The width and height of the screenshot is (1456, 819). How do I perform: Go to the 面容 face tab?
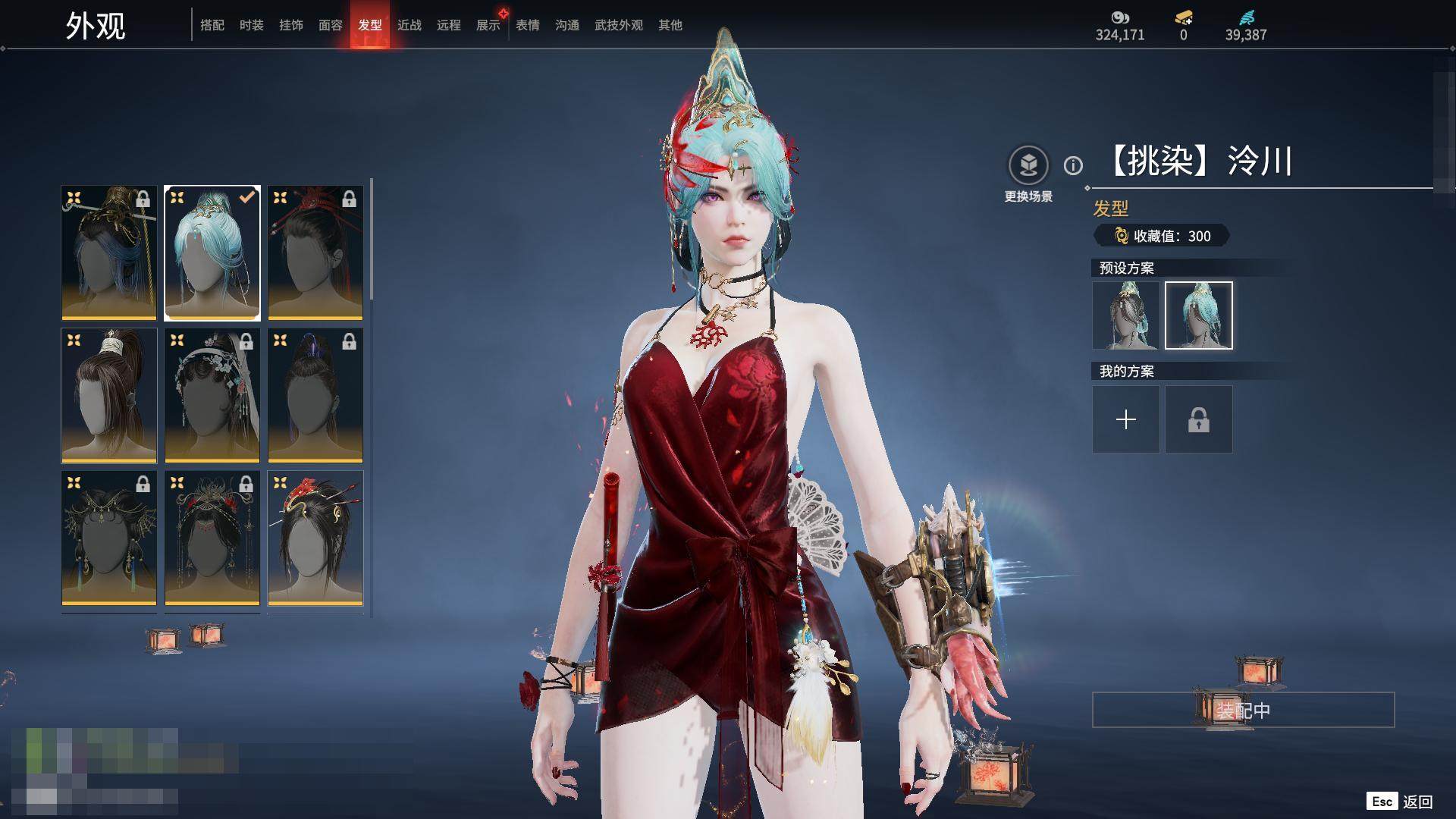click(x=330, y=25)
